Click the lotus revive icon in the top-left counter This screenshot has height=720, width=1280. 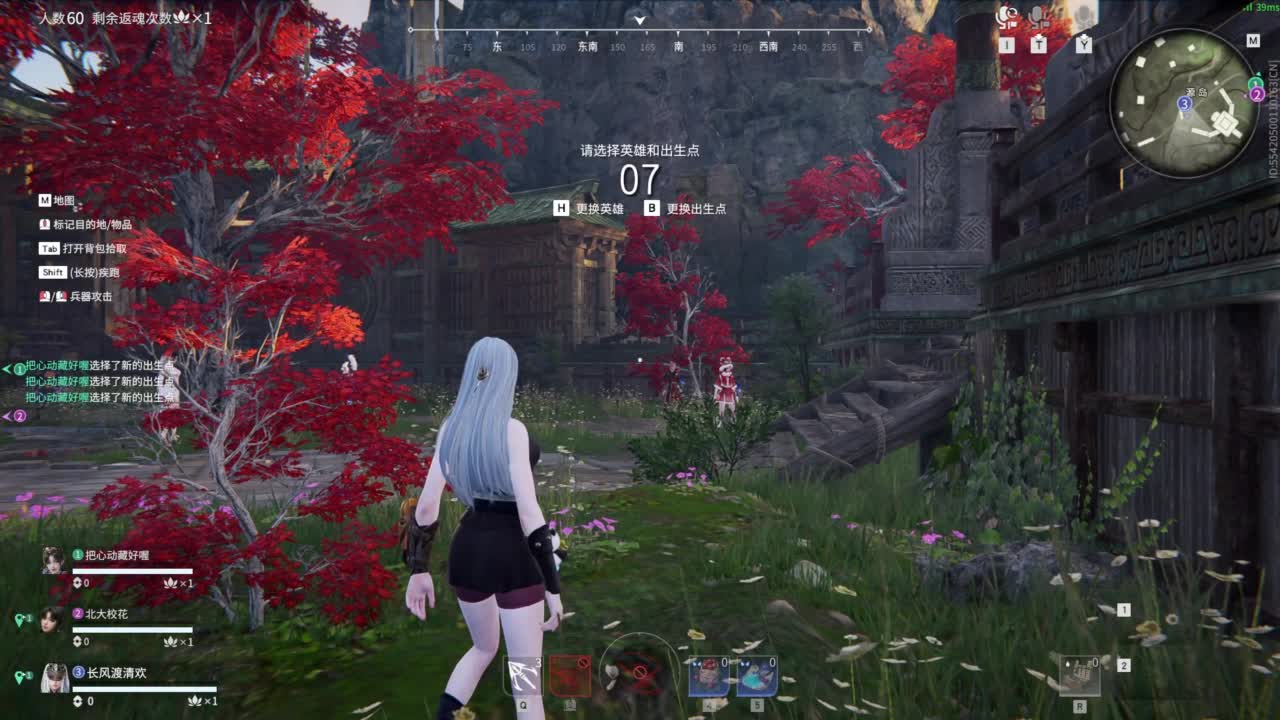[180, 16]
